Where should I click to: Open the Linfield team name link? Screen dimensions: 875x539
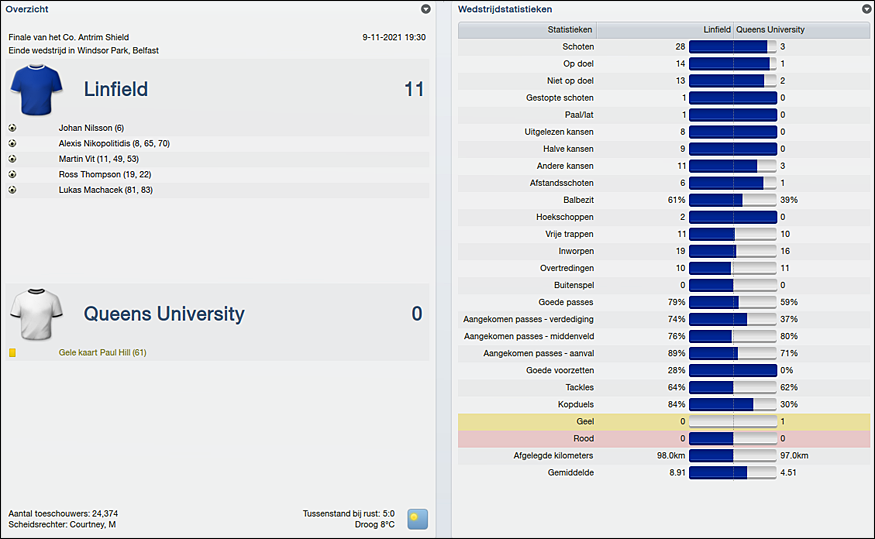pyautogui.click(x=115, y=90)
